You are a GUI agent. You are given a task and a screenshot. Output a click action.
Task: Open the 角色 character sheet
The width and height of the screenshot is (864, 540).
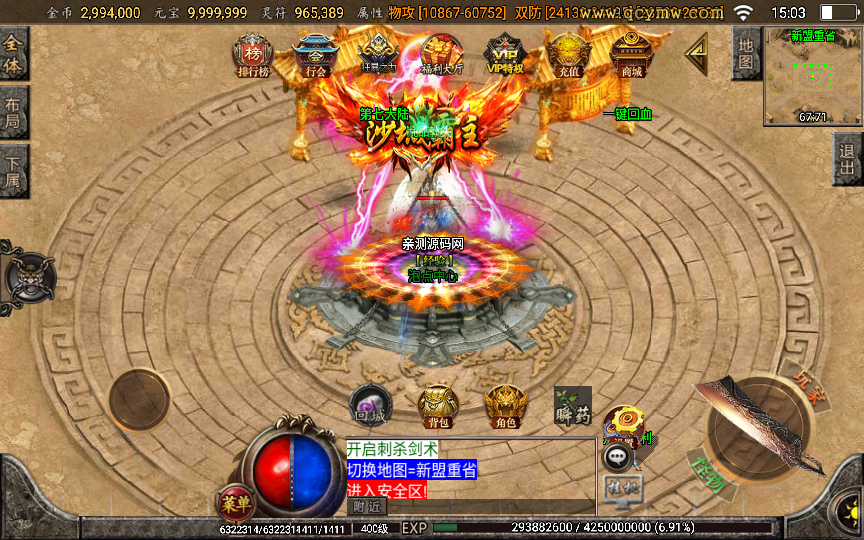pyautogui.click(x=505, y=406)
